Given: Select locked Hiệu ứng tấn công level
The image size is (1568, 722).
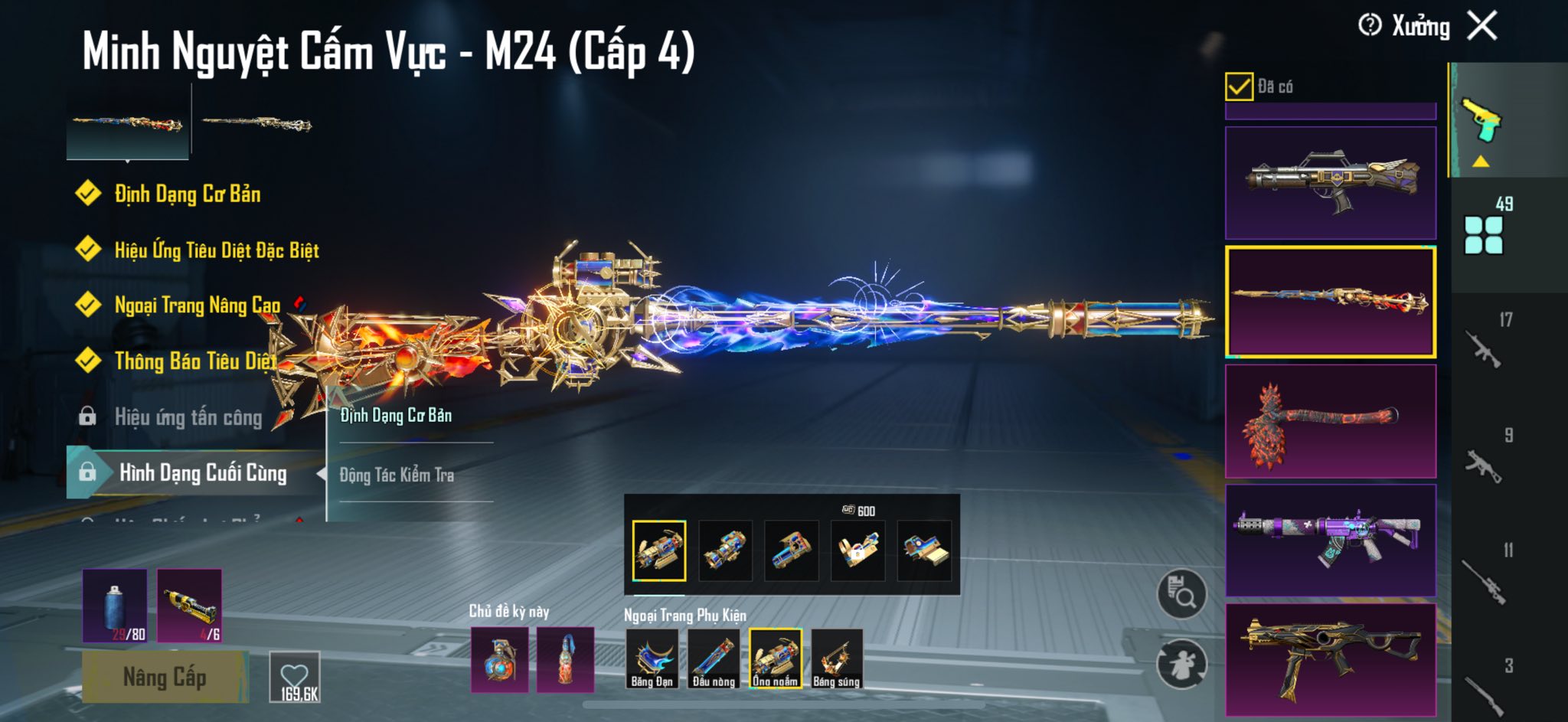Looking at the screenshot, I should pos(188,417).
